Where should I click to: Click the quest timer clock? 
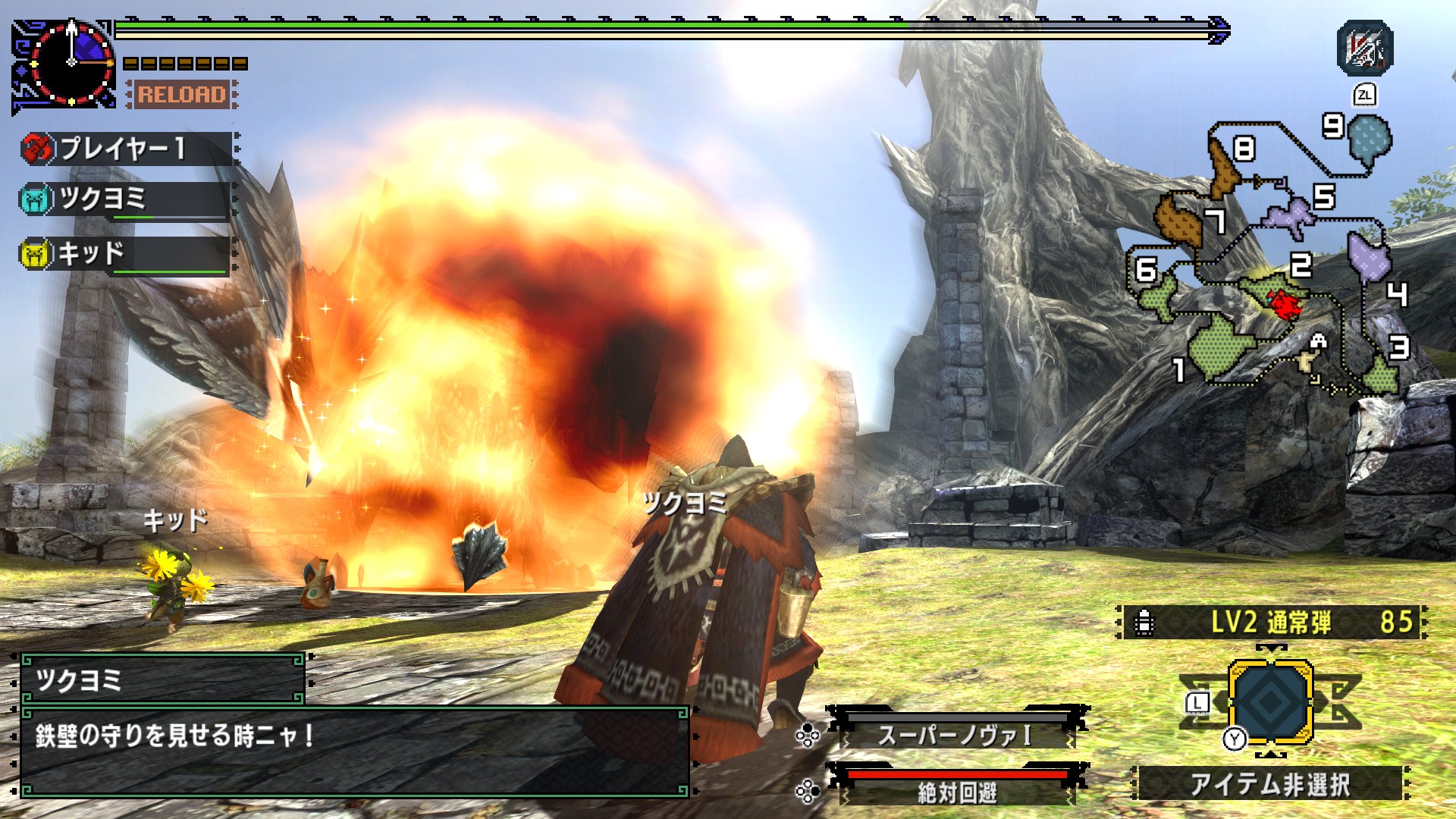pos(71,61)
